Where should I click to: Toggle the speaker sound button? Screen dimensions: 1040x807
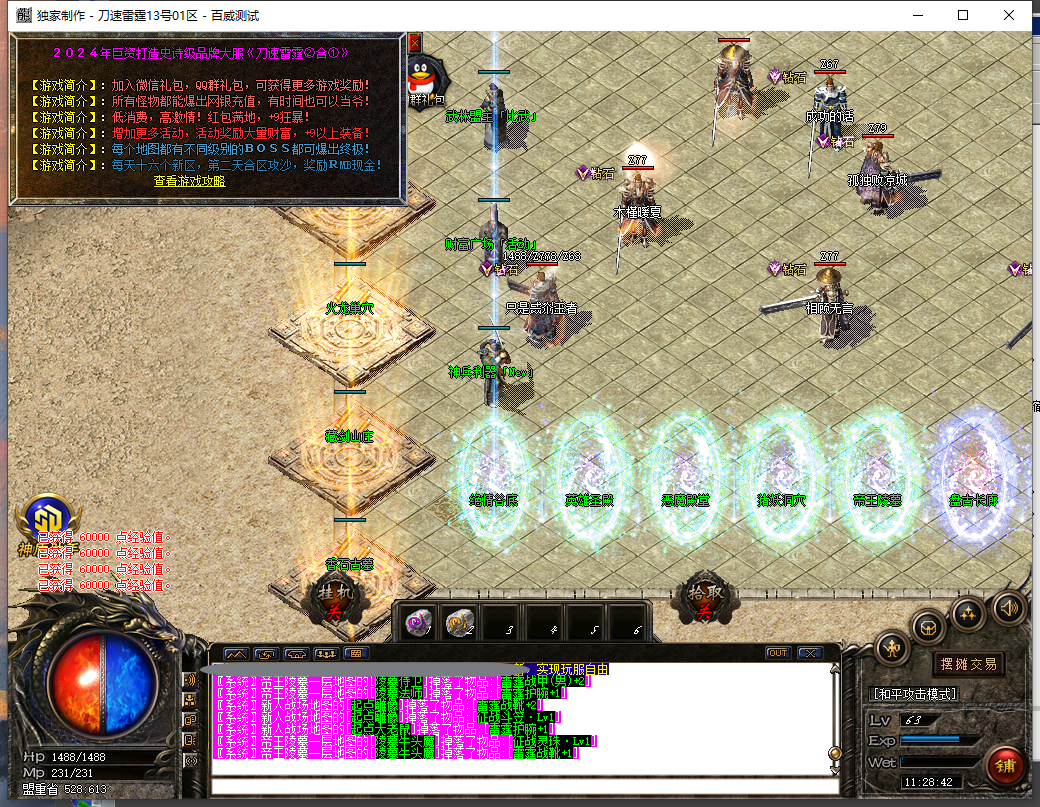[1009, 606]
